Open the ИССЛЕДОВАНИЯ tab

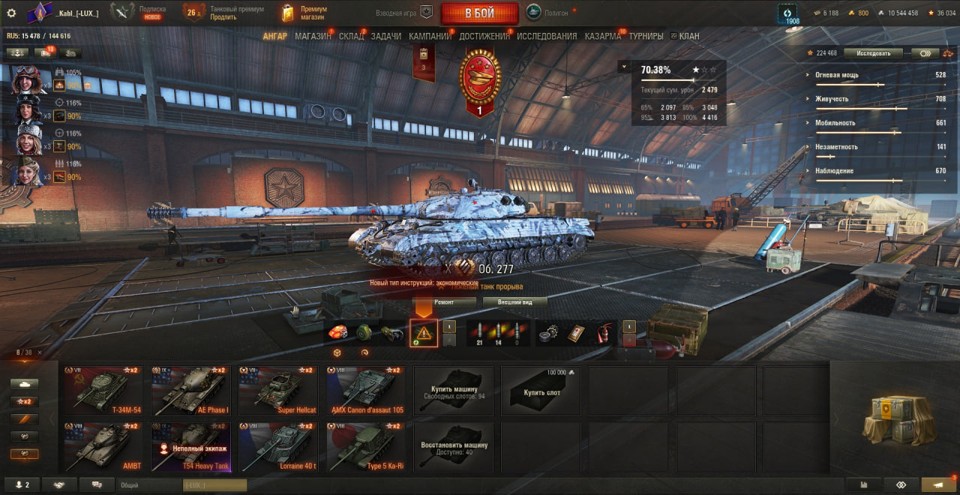click(x=548, y=36)
